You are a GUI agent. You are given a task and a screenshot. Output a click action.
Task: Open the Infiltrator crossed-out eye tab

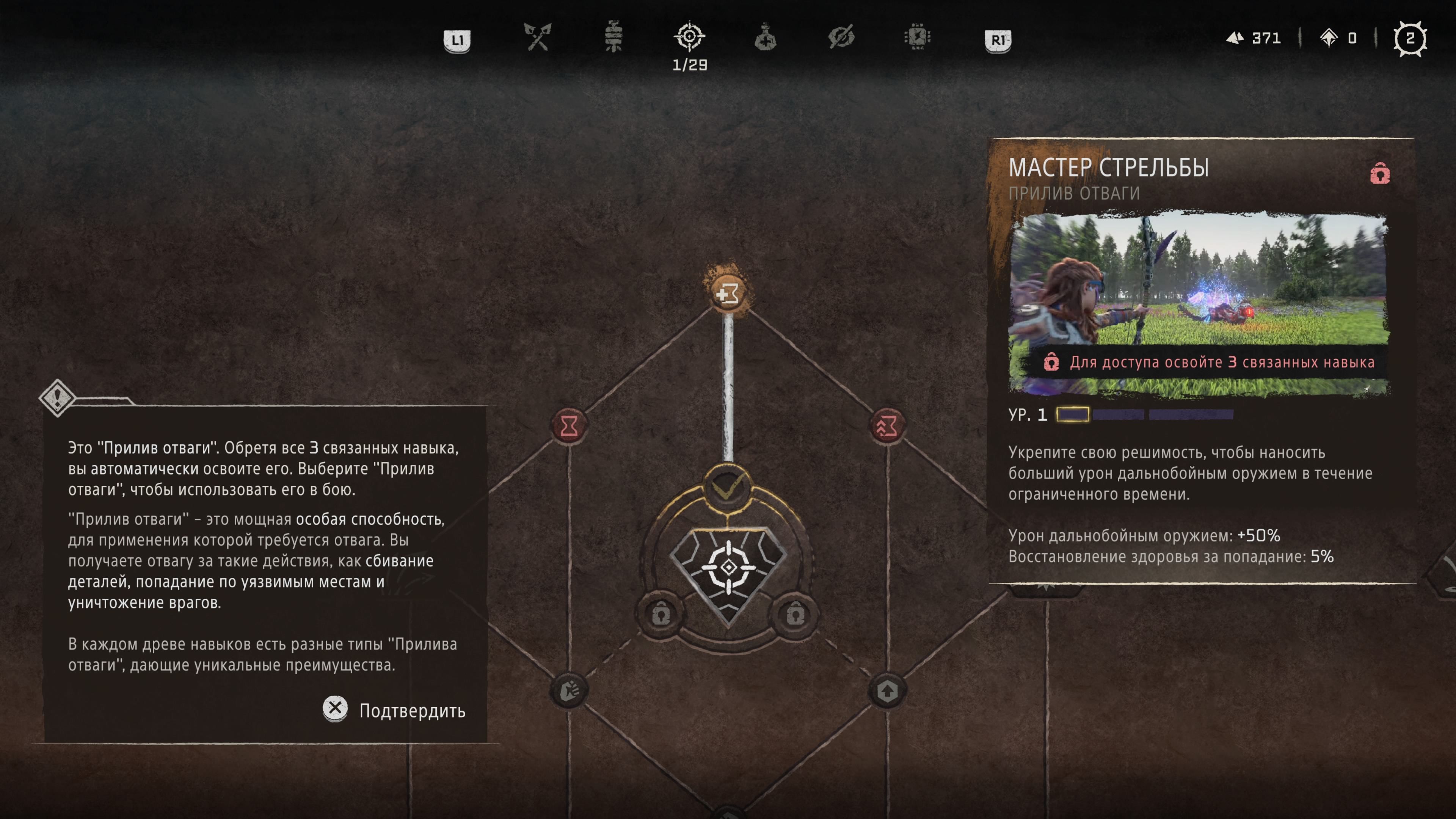tap(841, 38)
